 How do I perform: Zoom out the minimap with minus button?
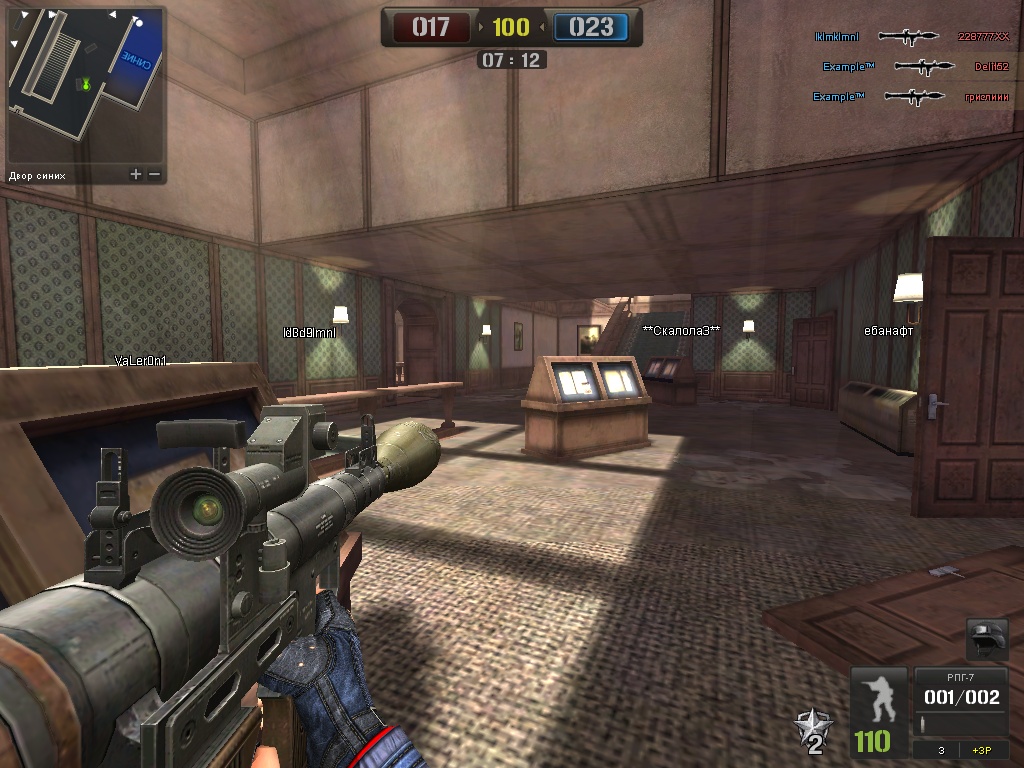click(x=155, y=174)
